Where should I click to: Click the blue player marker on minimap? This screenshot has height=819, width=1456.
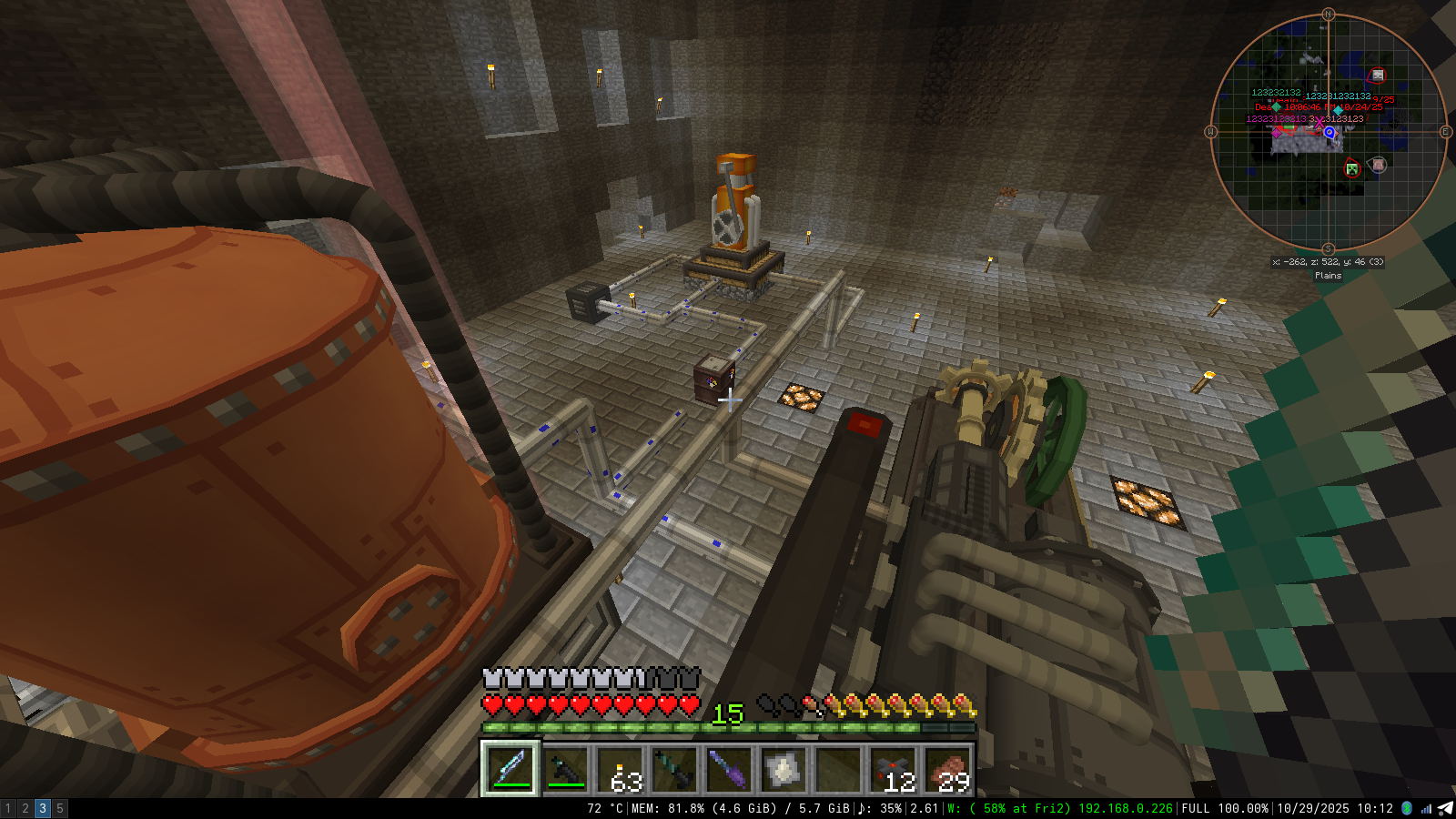coord(1330,133)
